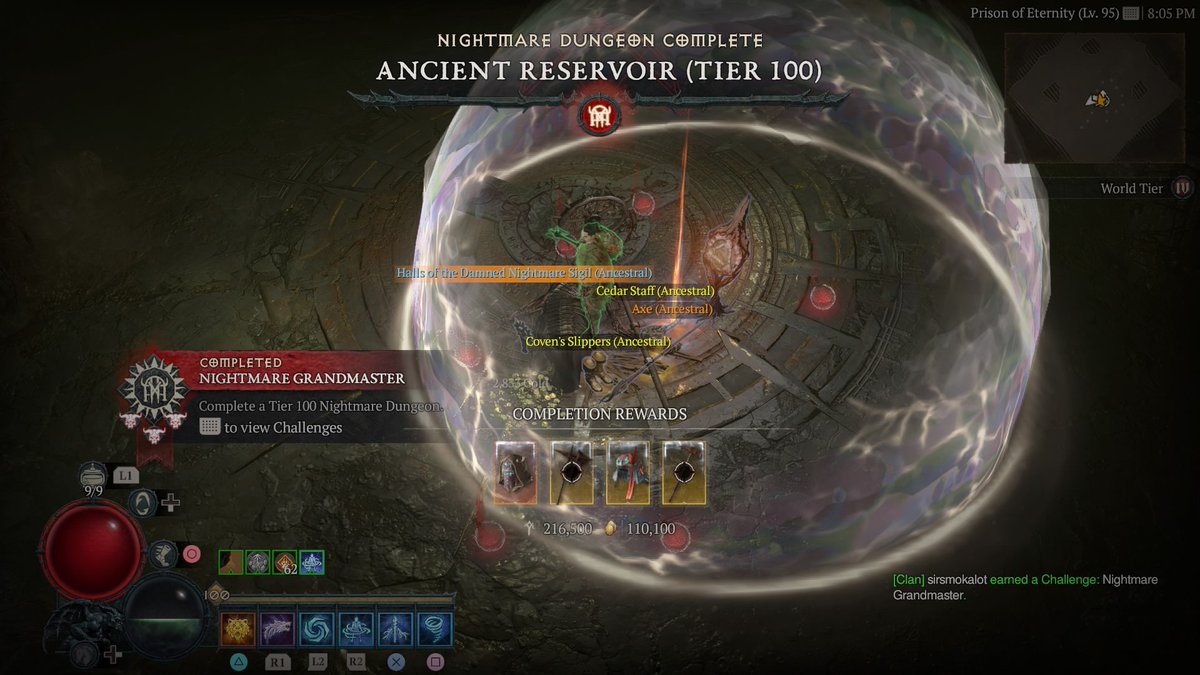Pick up the Axe (Ancestral) label
The width and height of the screenshot is (1200, 675).
(672, 310)
